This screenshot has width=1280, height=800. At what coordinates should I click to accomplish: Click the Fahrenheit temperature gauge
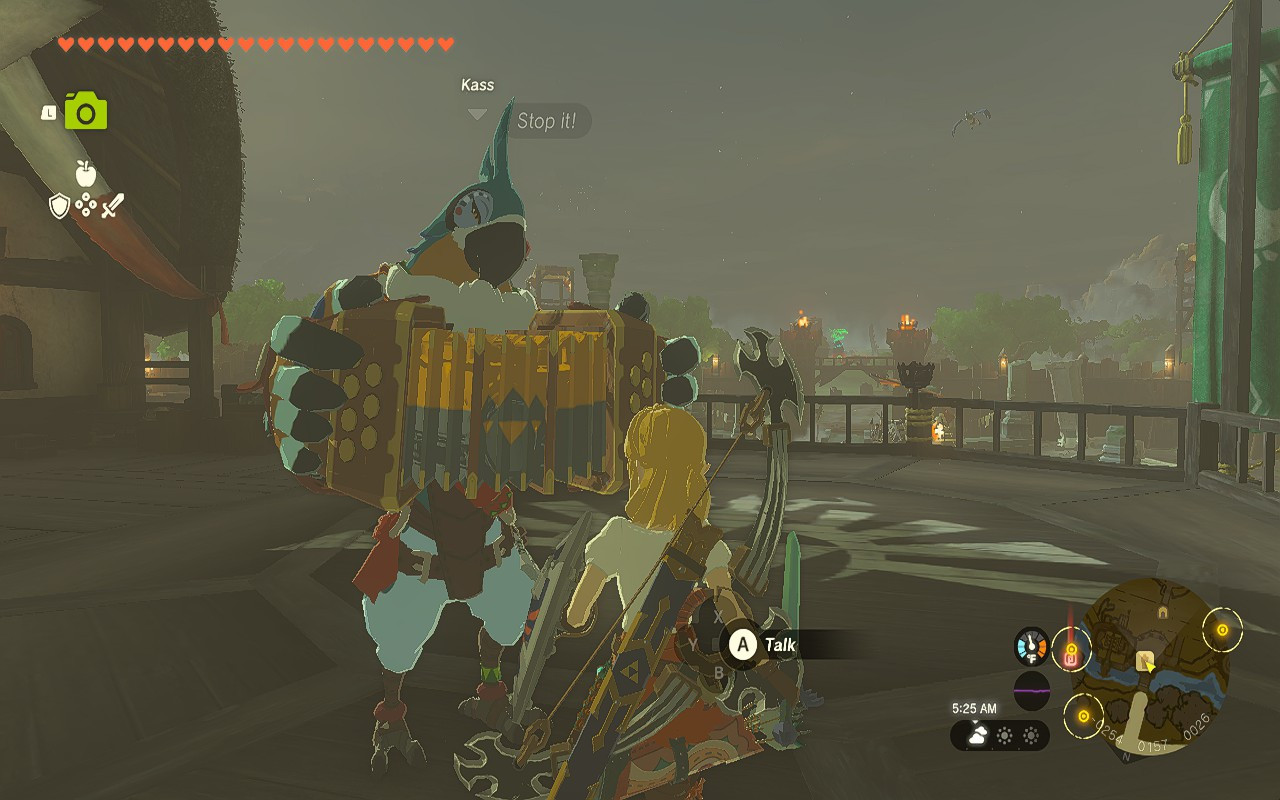pos(1032,645)
